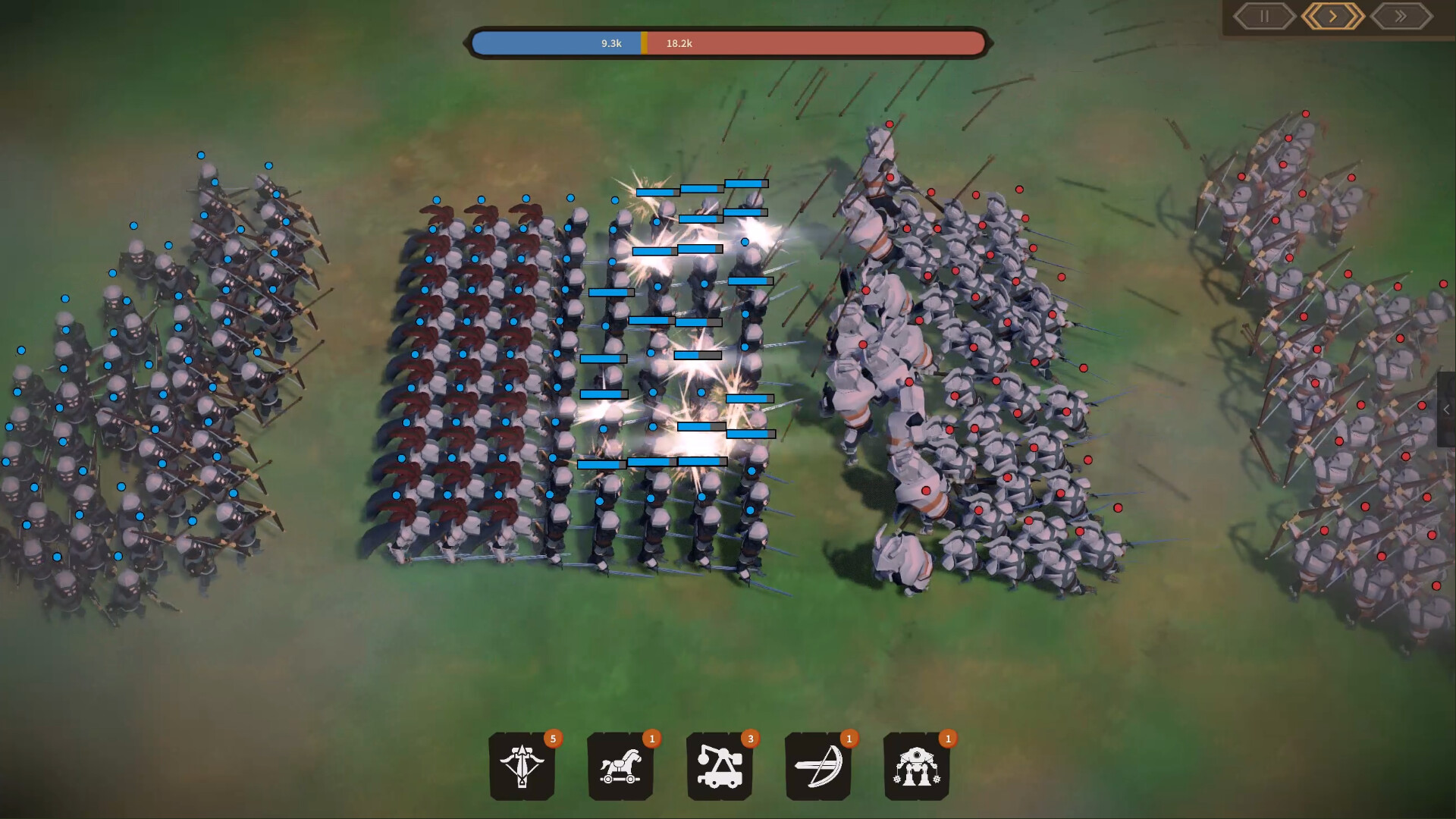Pause the battle simulation

click(x=1263, y=16)
